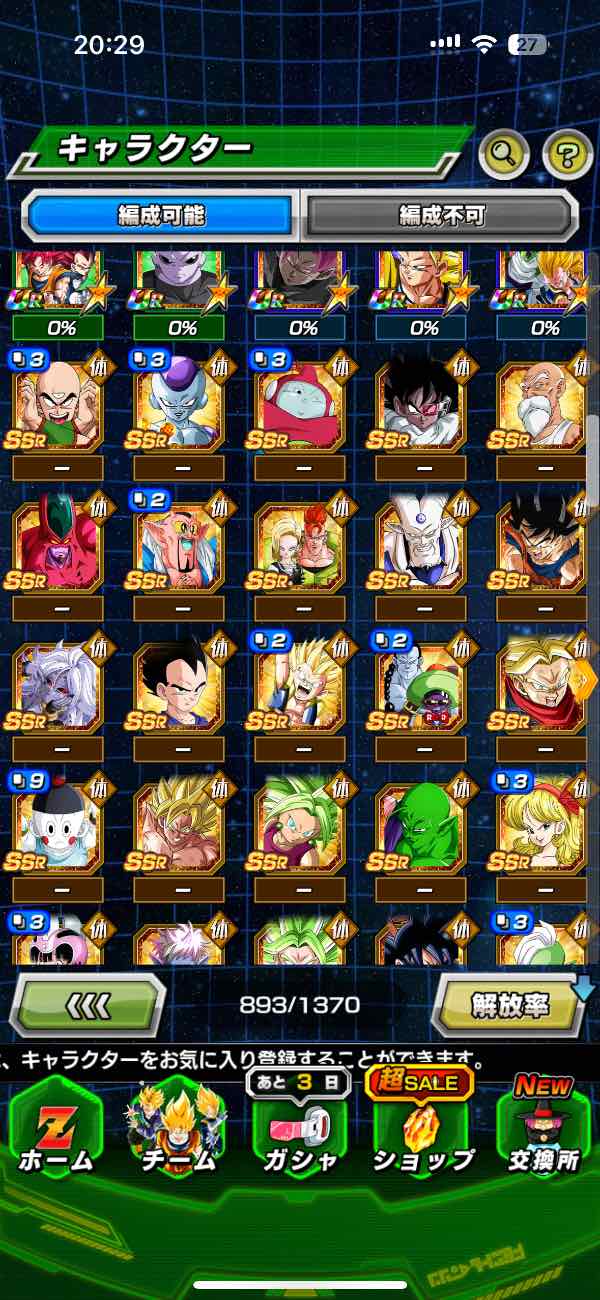Open the 解放率 sort button
Viewport: 600px width, 1300px height.
508,1004
